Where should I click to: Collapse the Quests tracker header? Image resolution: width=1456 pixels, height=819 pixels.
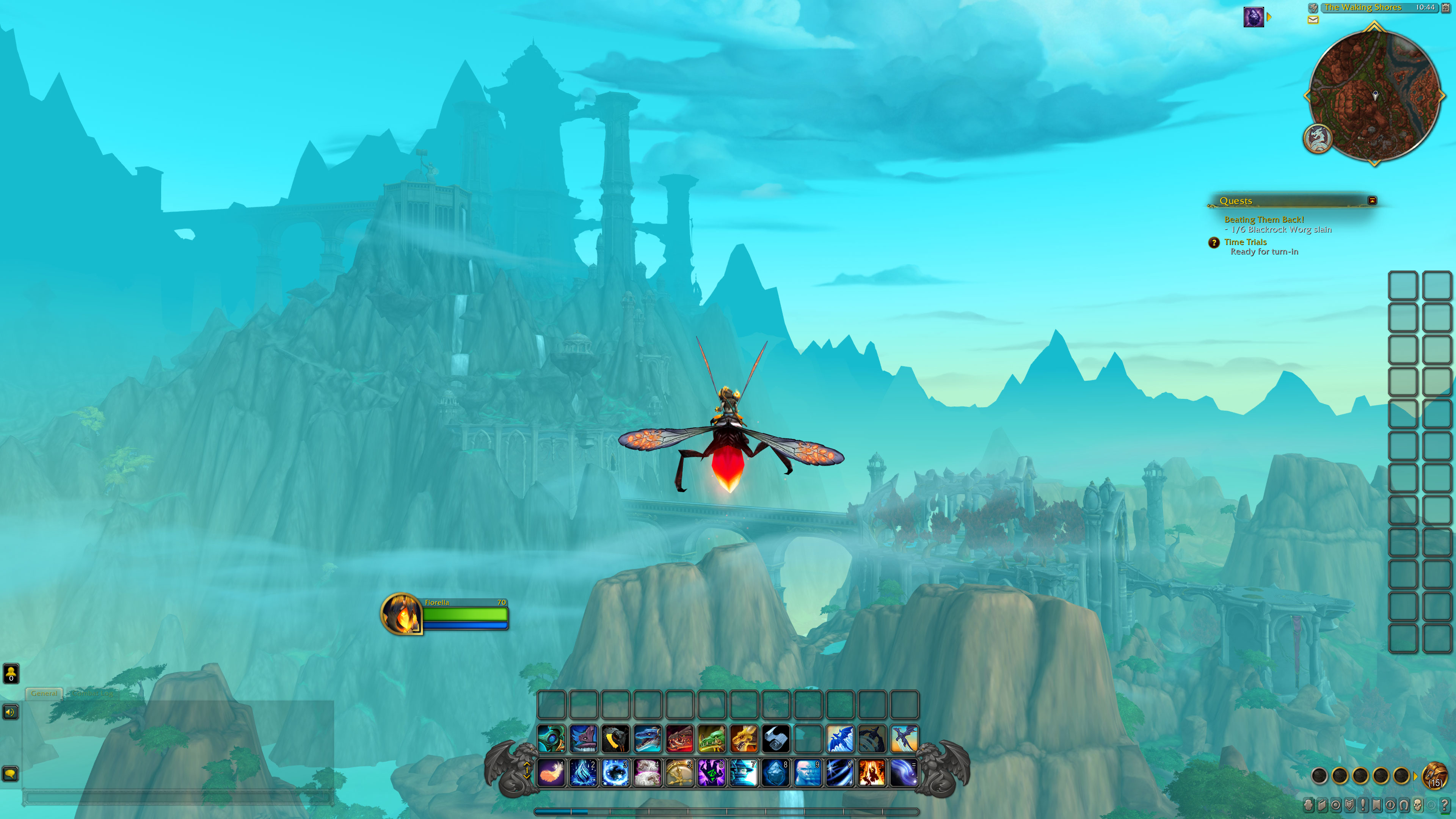[x=1372, y=201]
